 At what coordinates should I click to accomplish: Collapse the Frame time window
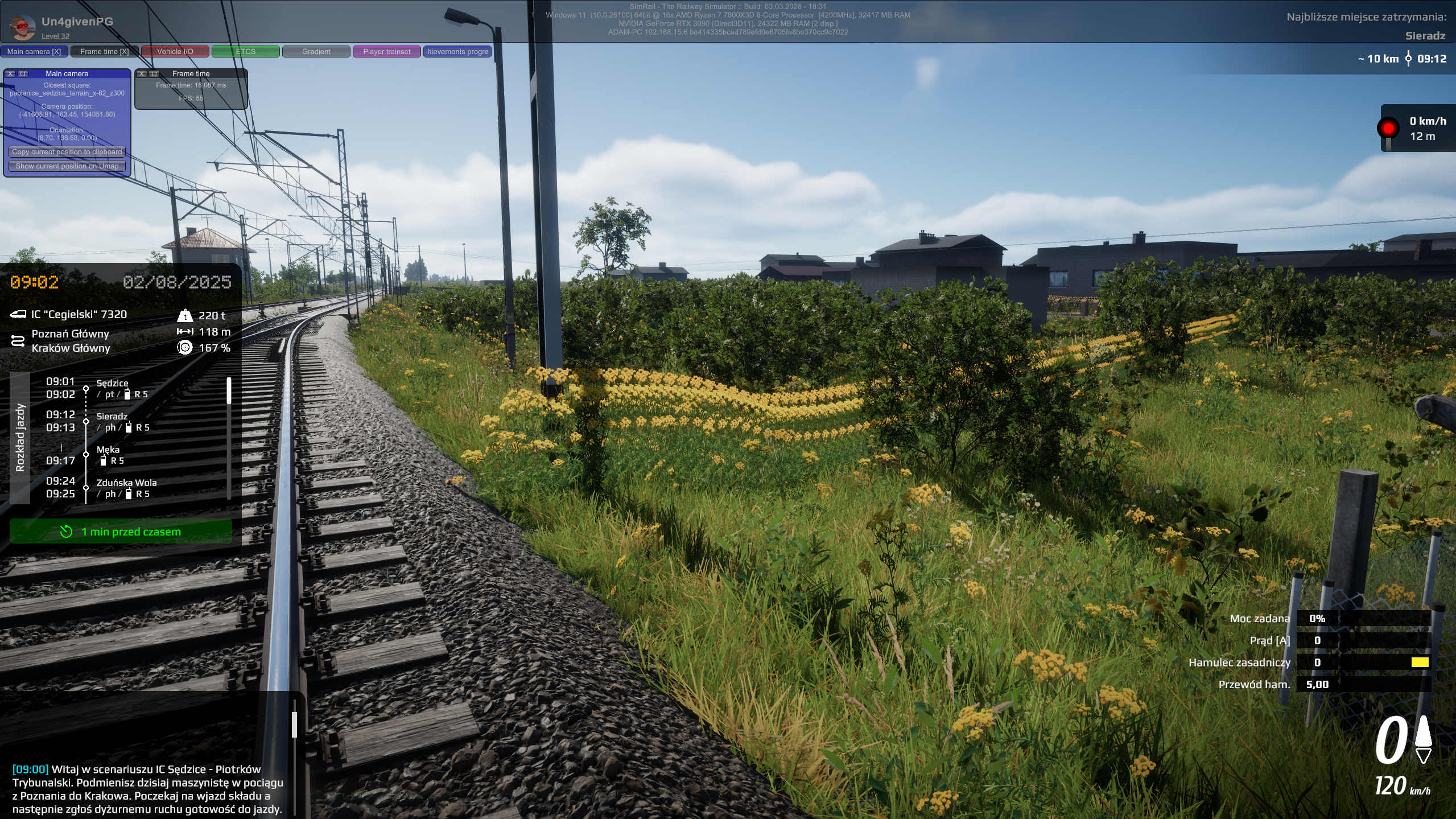coord(154,74)
